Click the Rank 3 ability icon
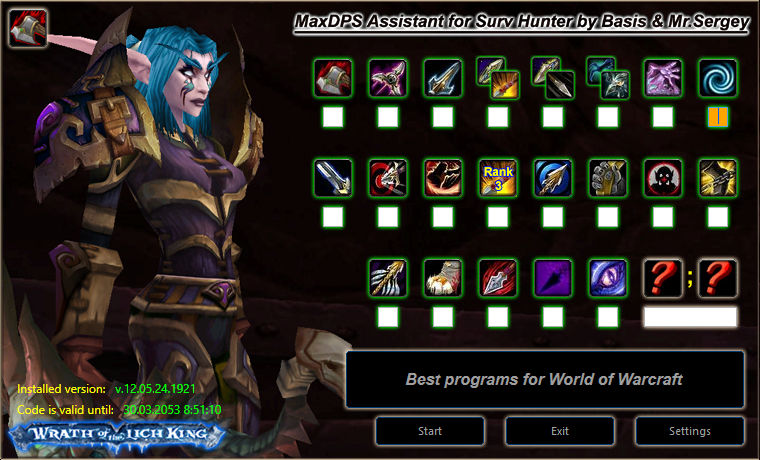 (498, 178)
